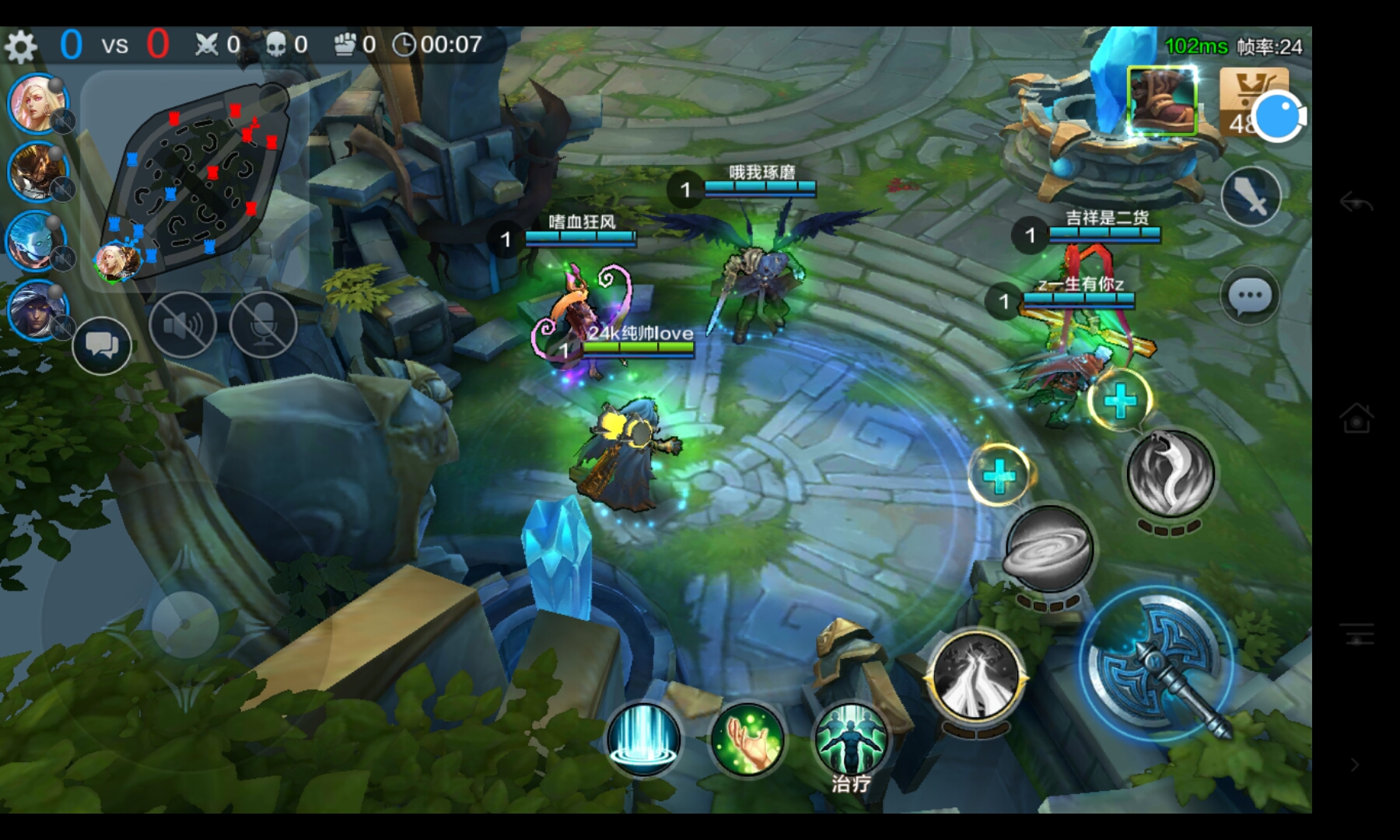The image size is (1400, 840).
Task: Tap the Android home navigation button
Action: click(1356, 419)
